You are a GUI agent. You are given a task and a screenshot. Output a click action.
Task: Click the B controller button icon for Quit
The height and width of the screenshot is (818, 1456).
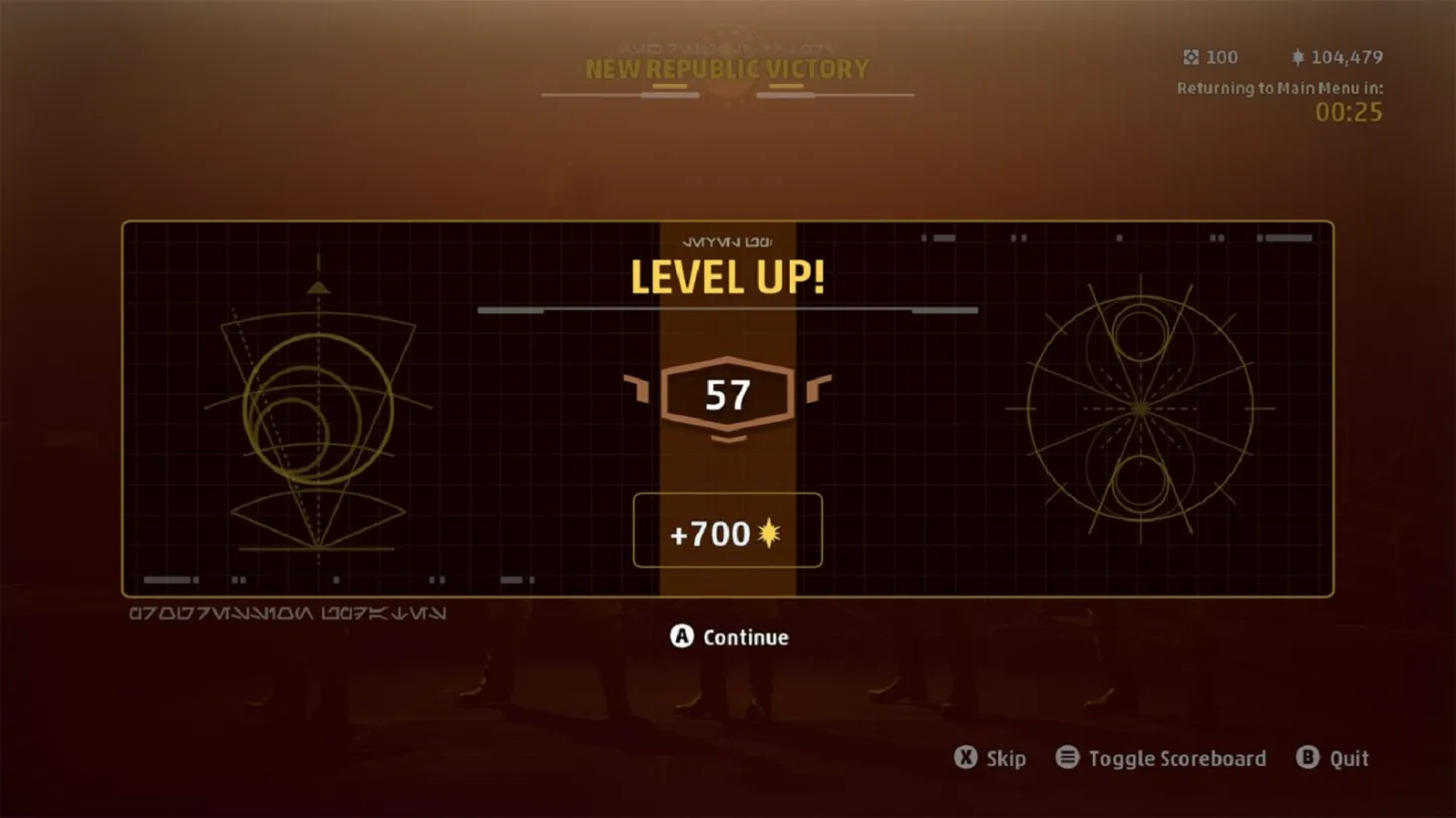[1307, 758]
